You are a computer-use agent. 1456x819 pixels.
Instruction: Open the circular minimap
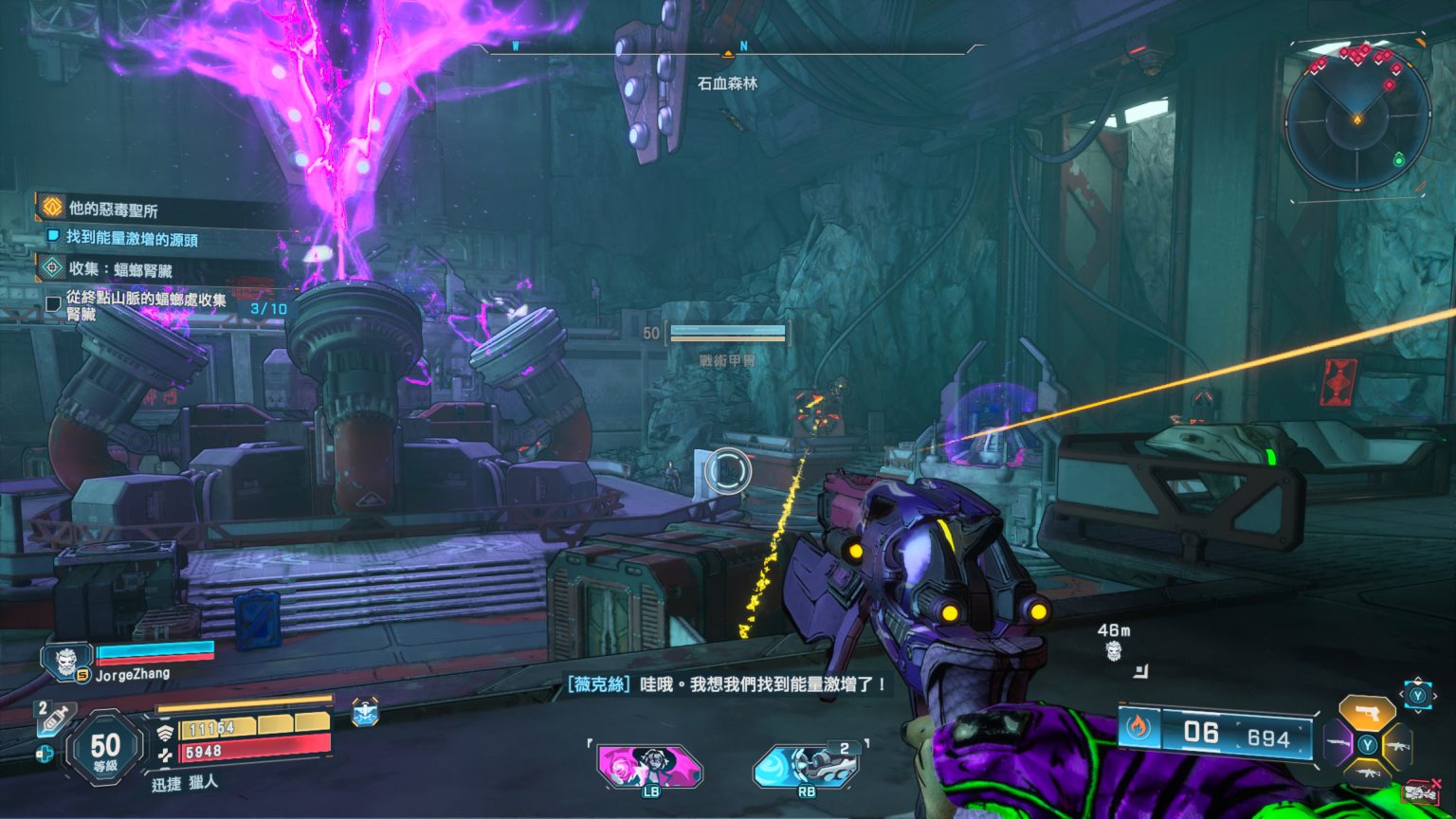(1357, 118)
